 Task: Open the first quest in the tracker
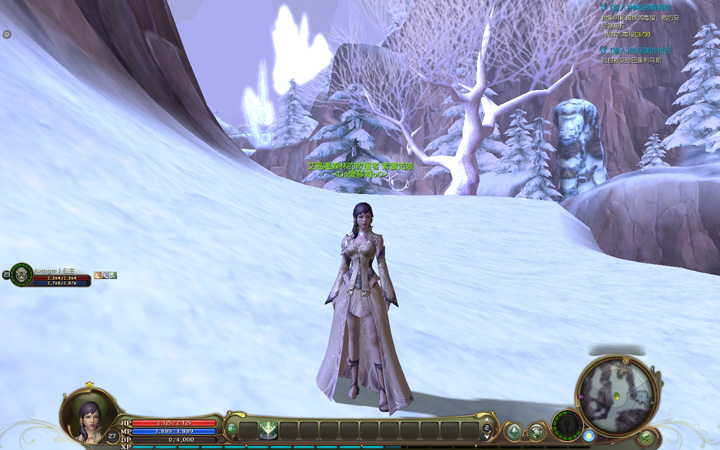640,6
